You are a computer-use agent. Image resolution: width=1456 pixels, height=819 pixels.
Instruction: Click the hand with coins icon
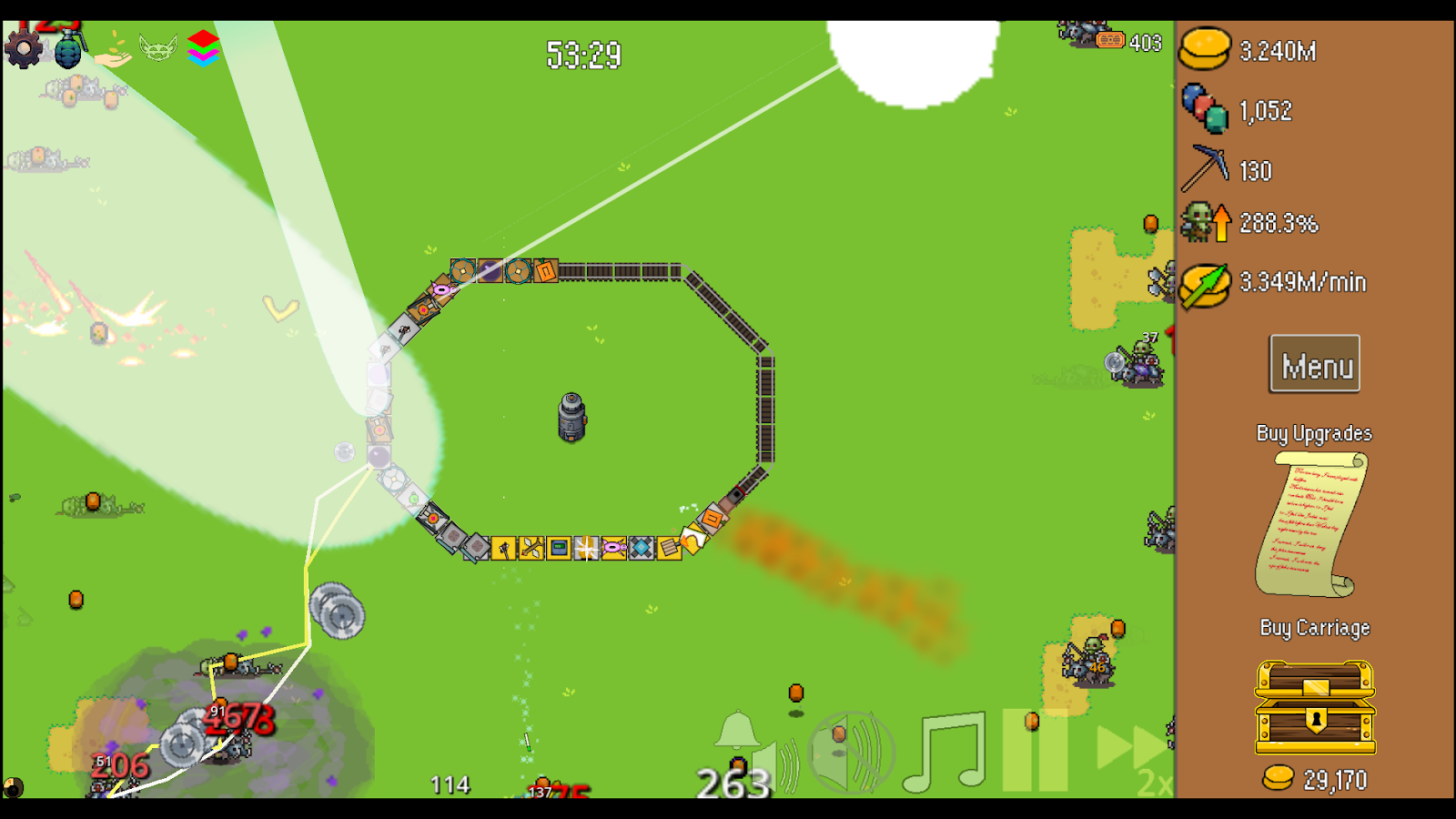tap(113, 50)
